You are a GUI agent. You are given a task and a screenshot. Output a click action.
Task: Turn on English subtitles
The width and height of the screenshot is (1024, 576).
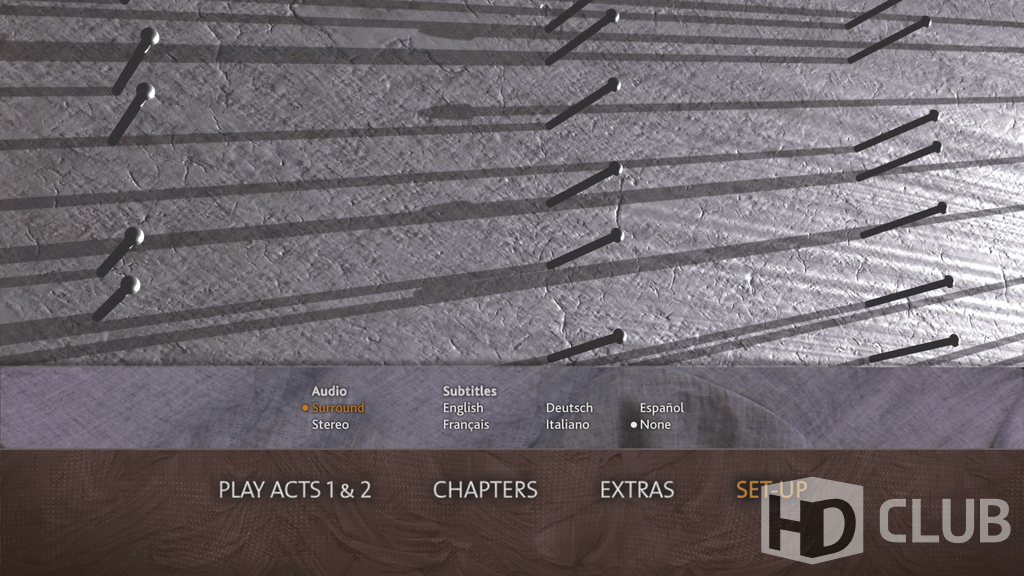pos(463,408)
